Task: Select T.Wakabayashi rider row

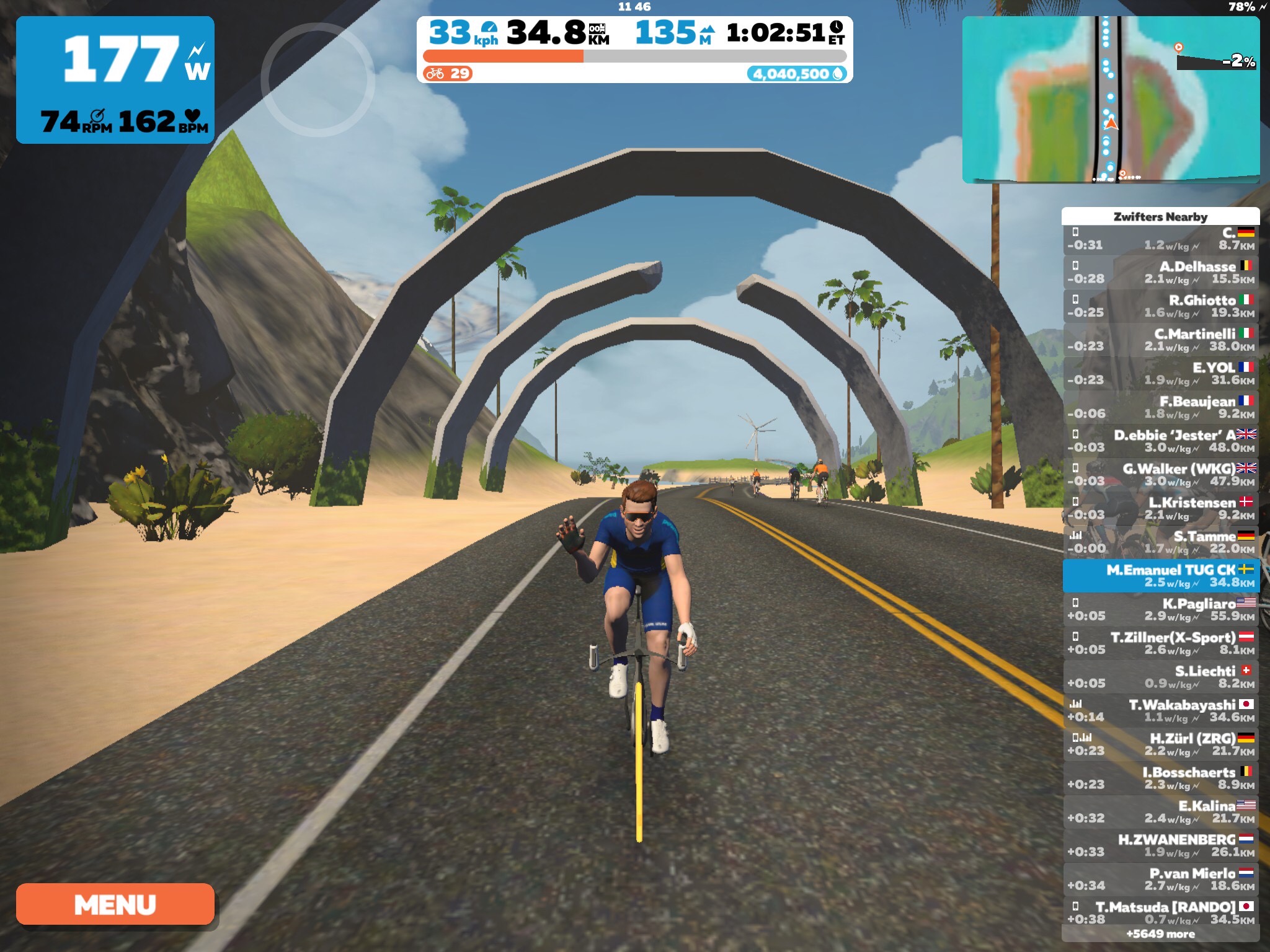Action: [1160, 711]
